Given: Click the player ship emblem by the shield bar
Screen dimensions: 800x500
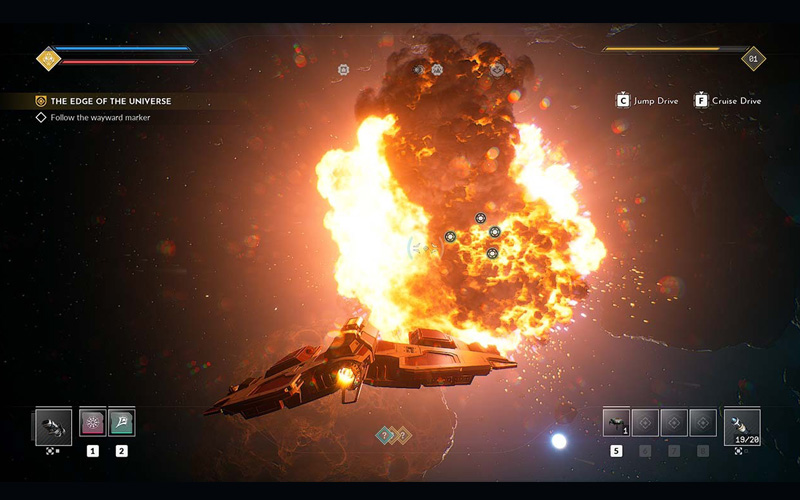Looking at the screenshot, I should tap(49, 59).
